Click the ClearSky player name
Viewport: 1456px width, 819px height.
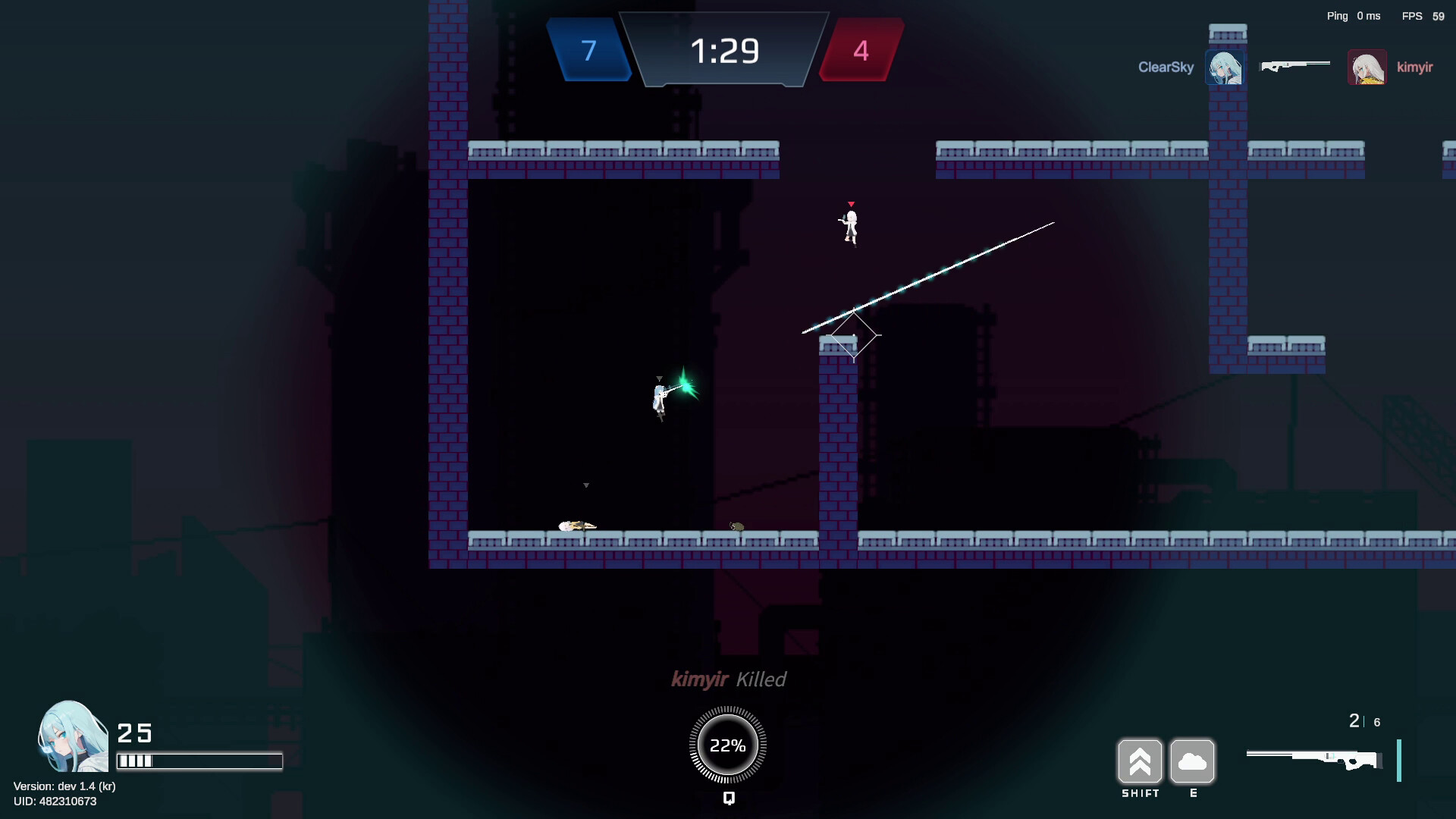point(1166,67)
